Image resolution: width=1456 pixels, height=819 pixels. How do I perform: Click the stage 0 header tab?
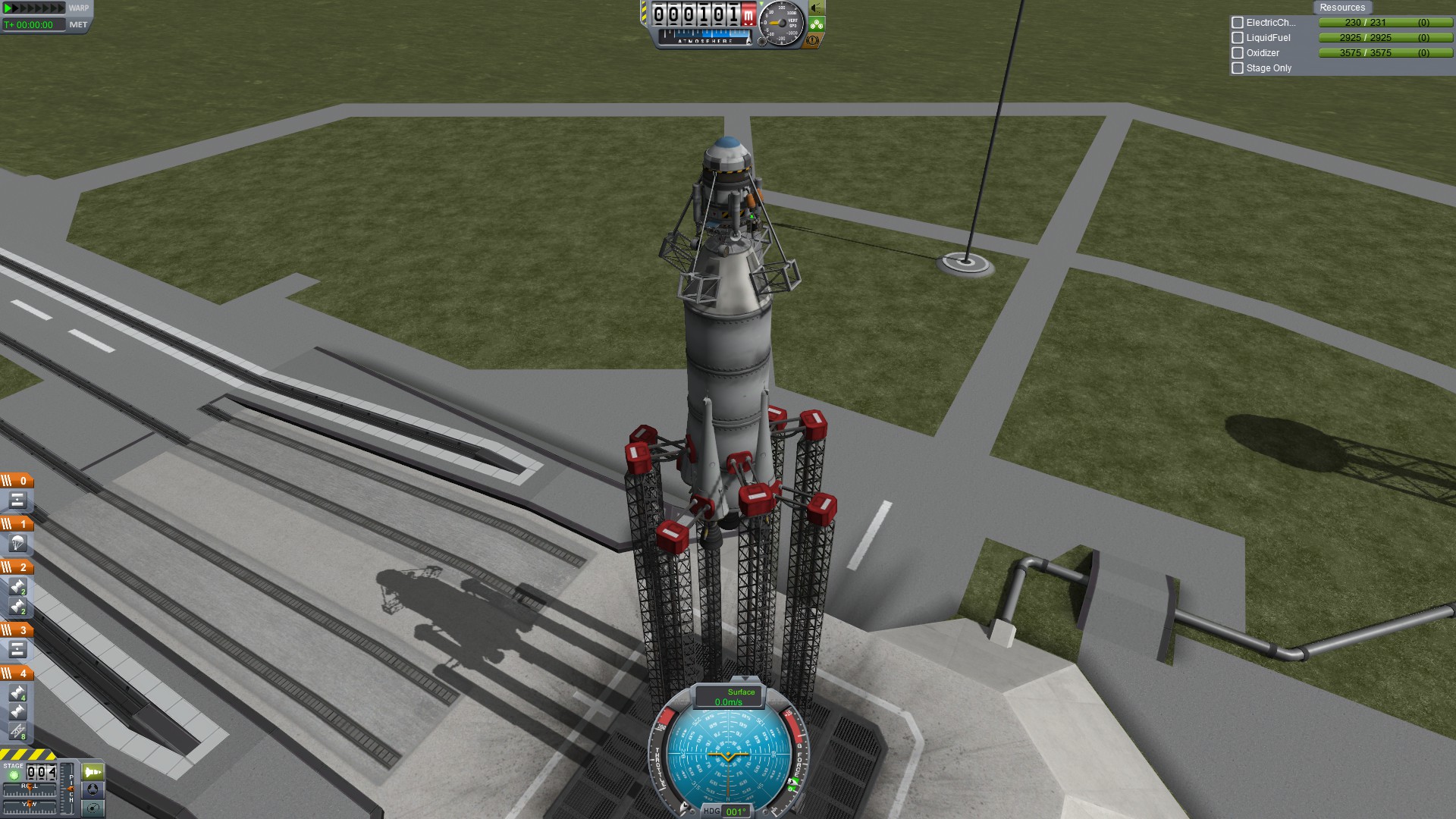[x=17, y=481]
